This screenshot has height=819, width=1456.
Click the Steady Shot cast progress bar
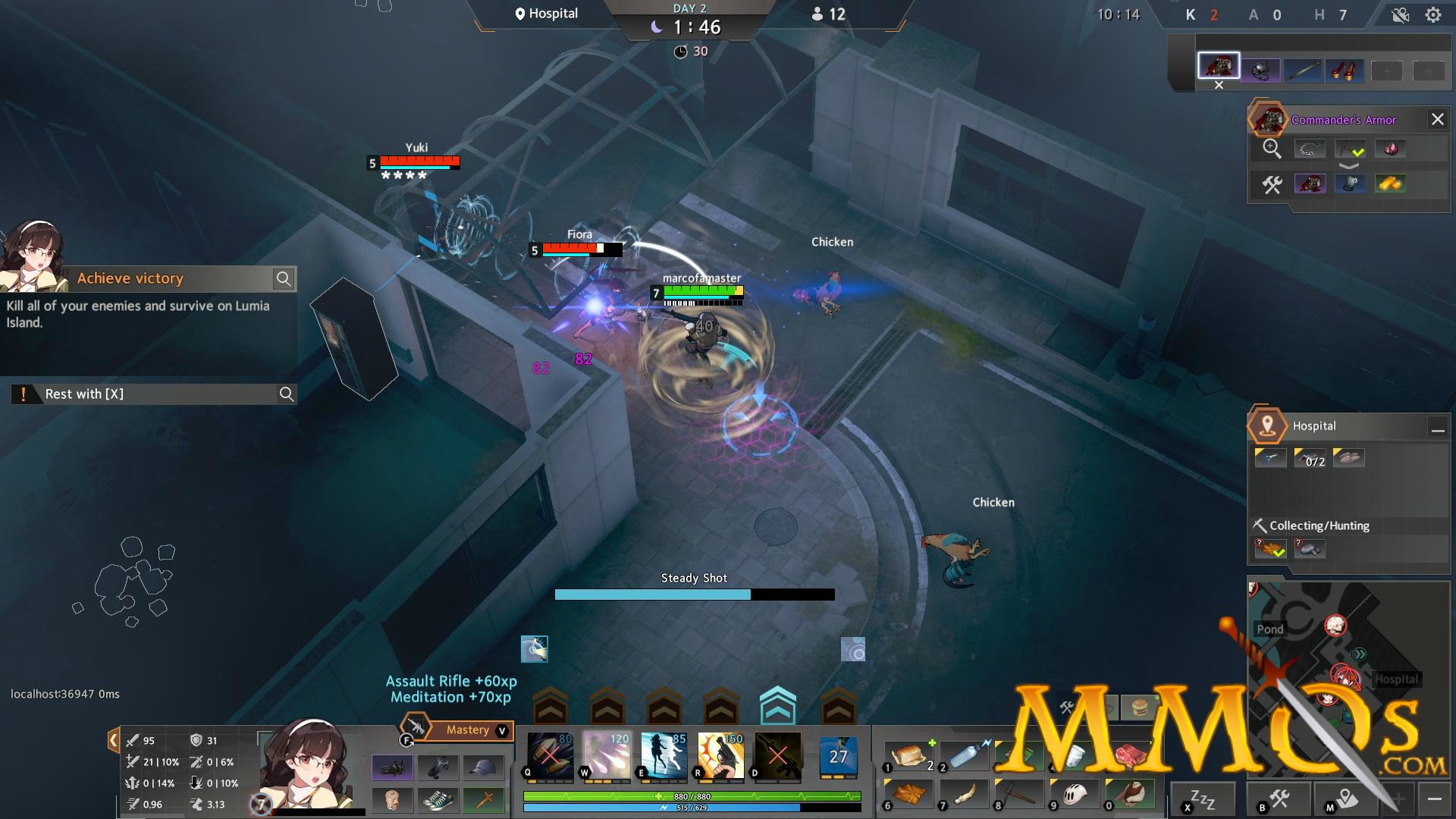click(x=692, y=594)
